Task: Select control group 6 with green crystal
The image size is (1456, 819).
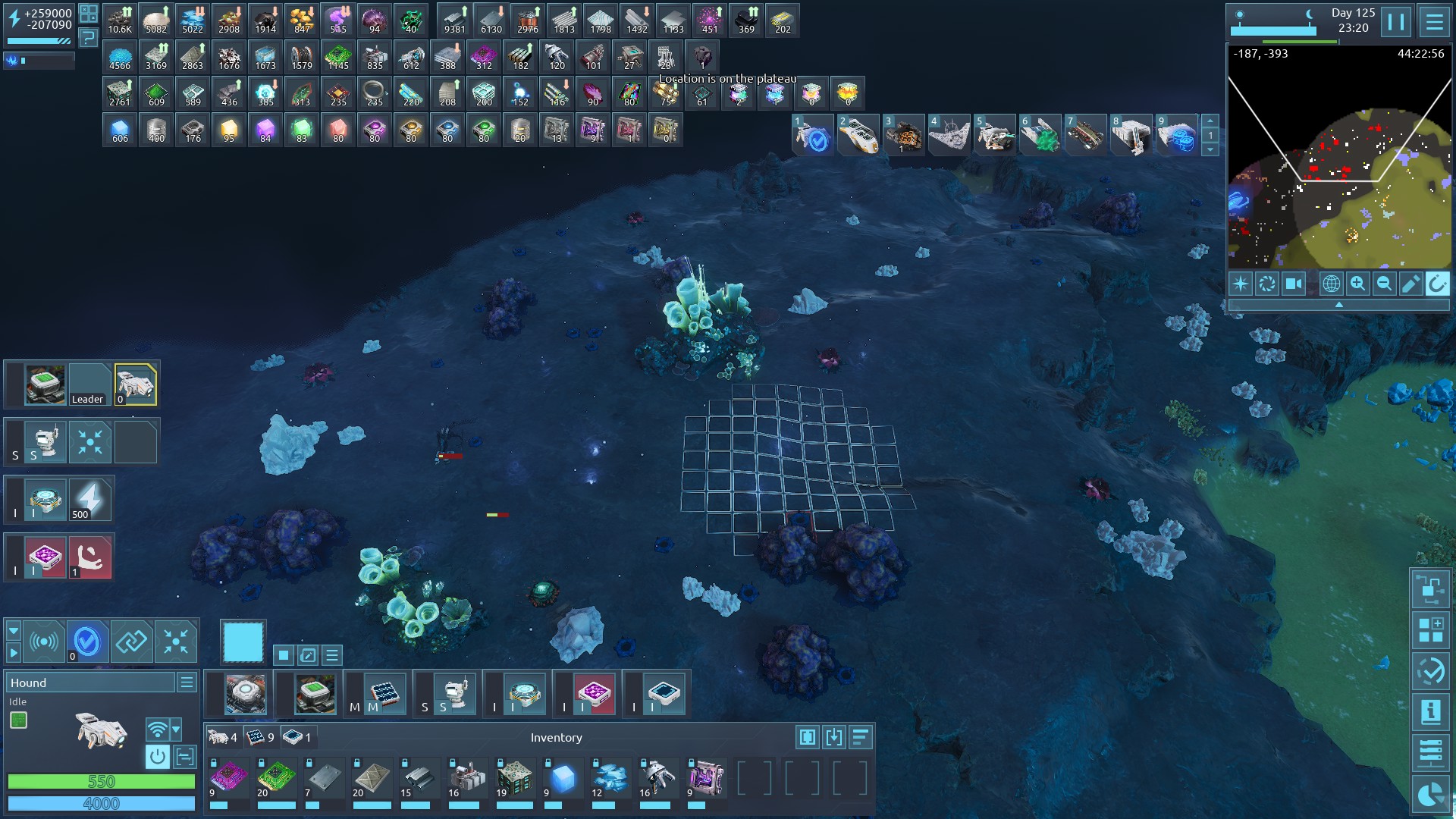Action: point(1040,135)
